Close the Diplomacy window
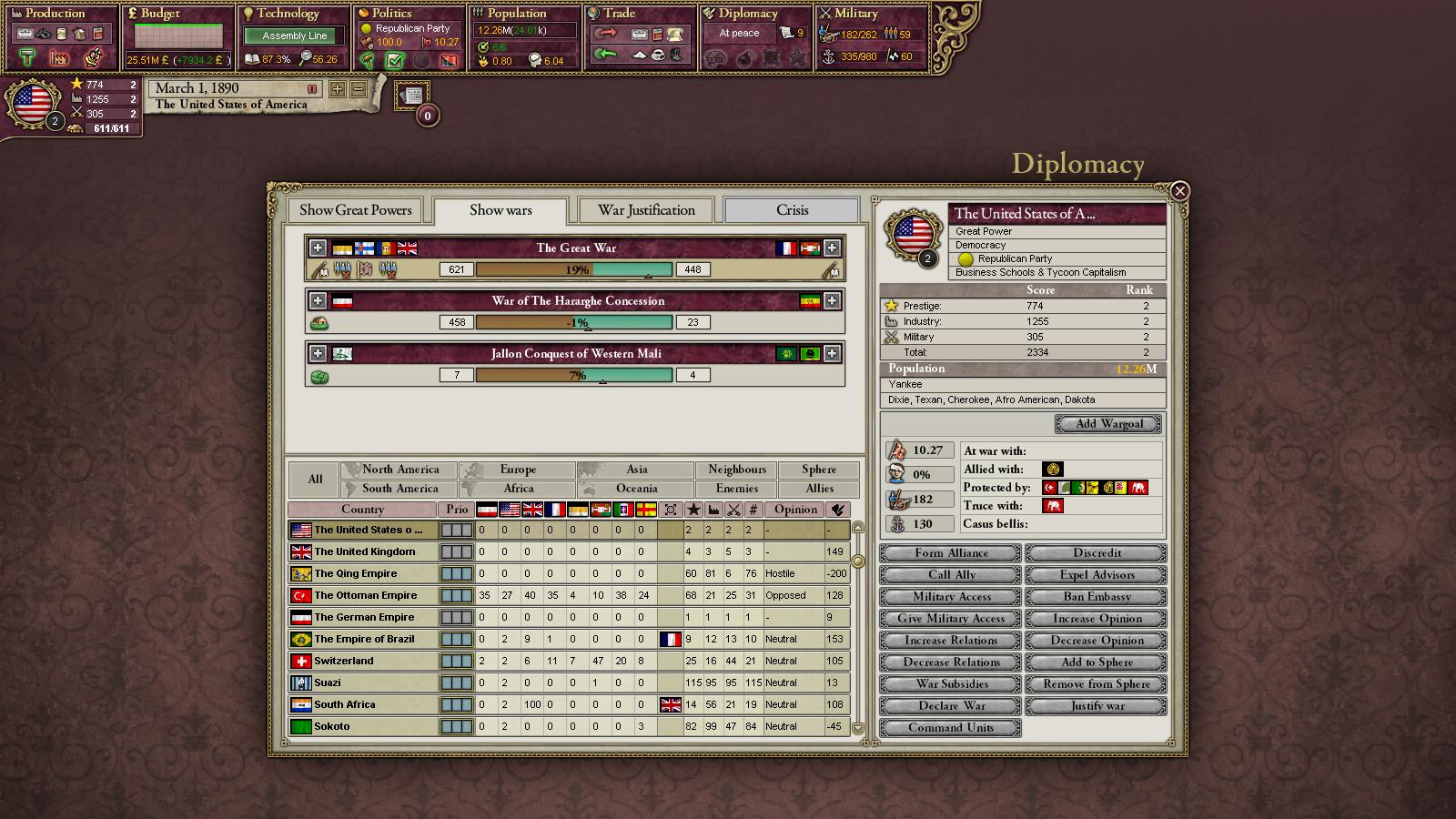Viewport: 1456px width, 819px height. click(x=1179, y=191)
